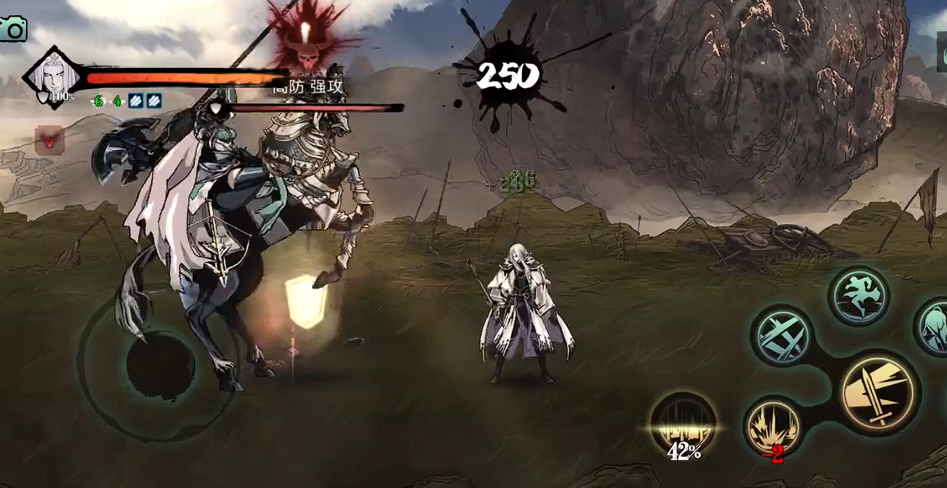Tap the white-haired hero portrait
This screenshot has height=488, width=947.
pyautogui.click(x=51, y=74)
